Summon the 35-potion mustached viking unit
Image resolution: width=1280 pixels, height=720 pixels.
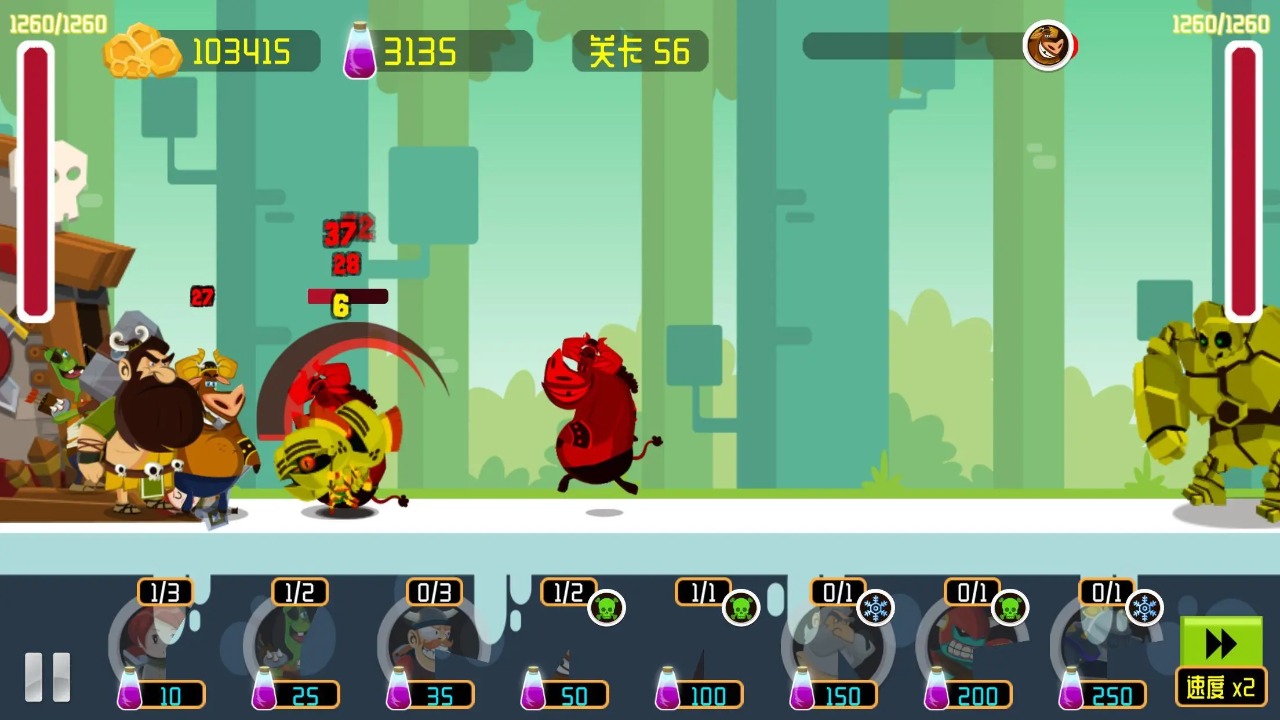click(430, 645)
